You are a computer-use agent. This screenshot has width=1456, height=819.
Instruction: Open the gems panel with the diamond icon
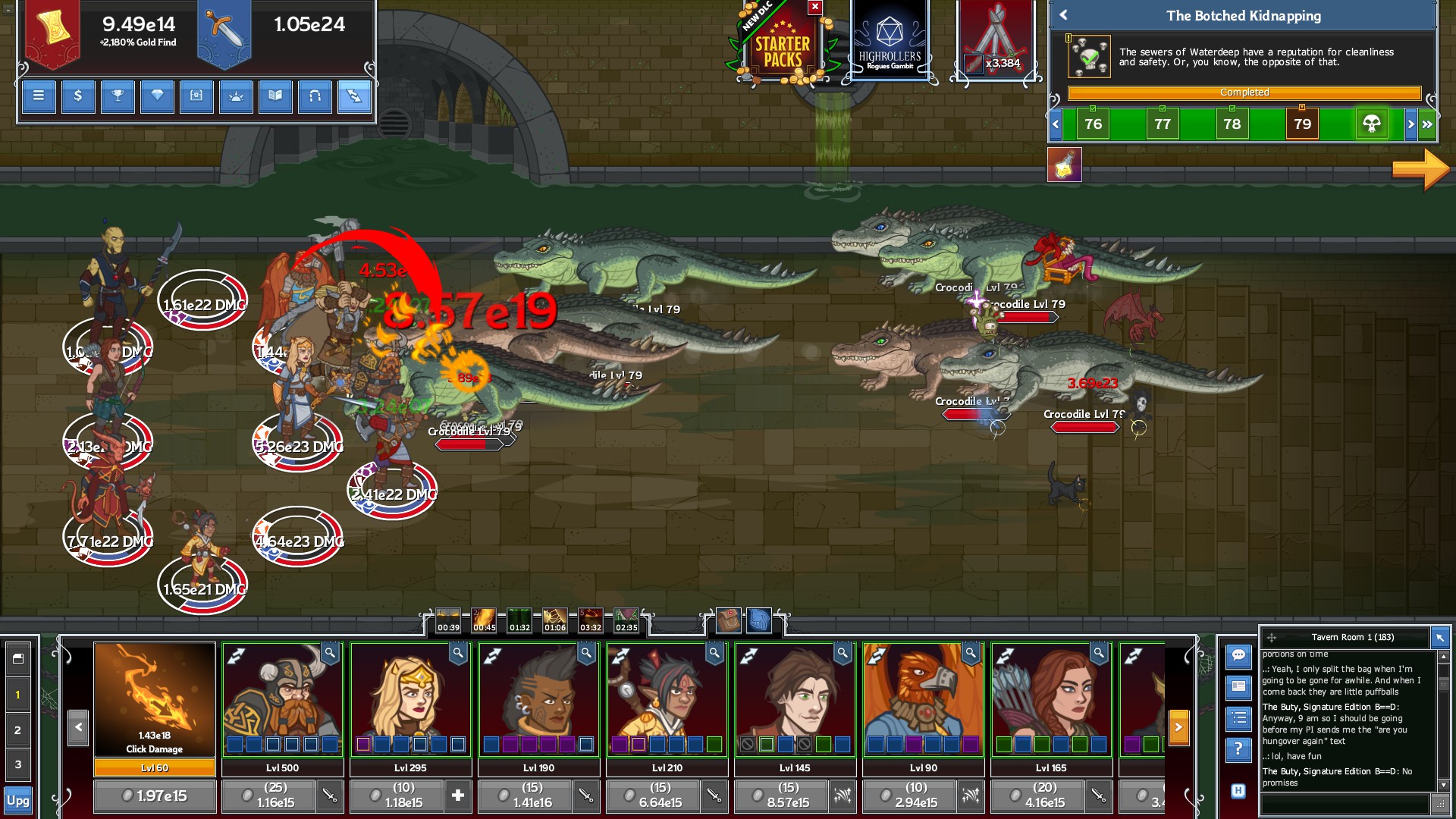157,97
